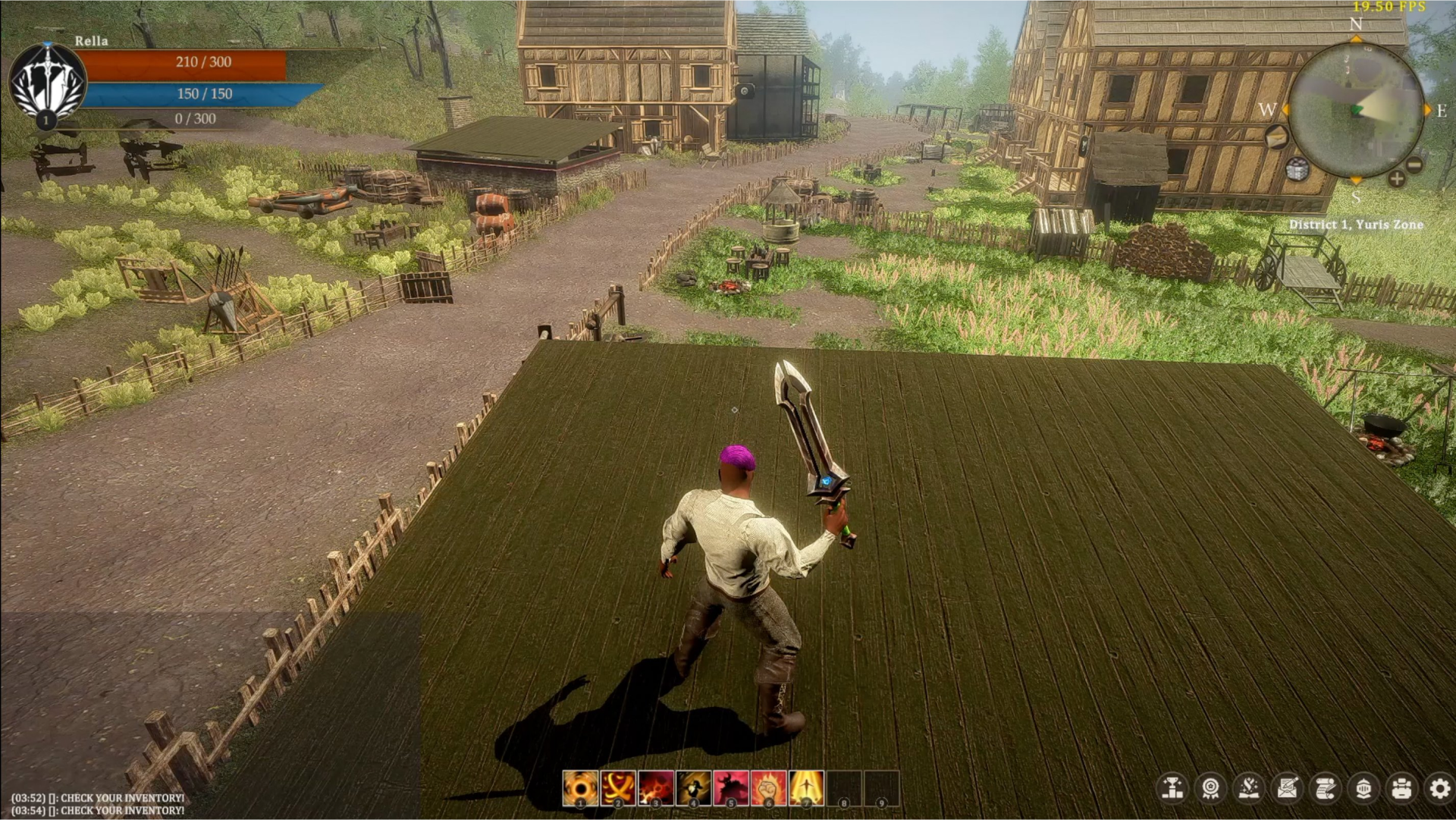
Task: Trigger the fiery explosion ability in slot 3
Action: tap(656, 788)
